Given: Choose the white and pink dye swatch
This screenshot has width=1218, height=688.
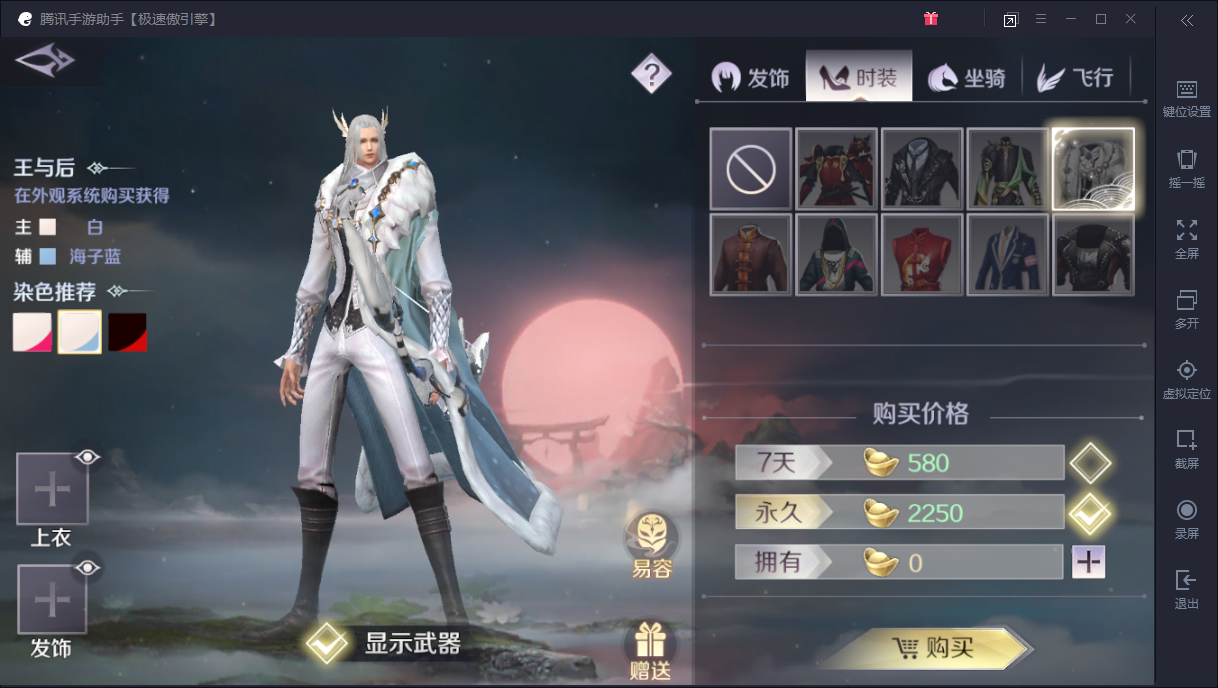Looking at the screenshot, I should click(32, 332).
